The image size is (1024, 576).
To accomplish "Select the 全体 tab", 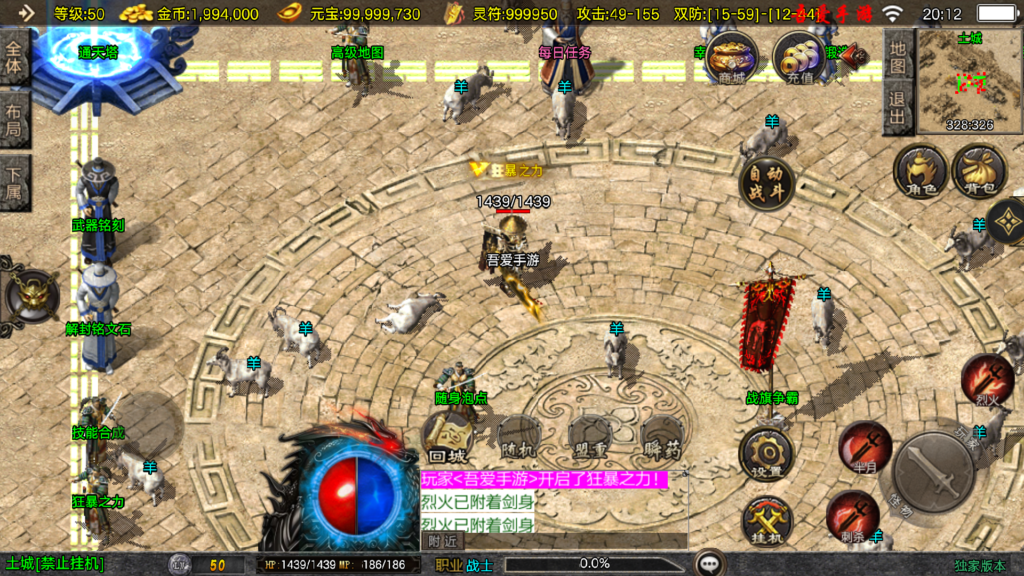I will click(14, 58).
